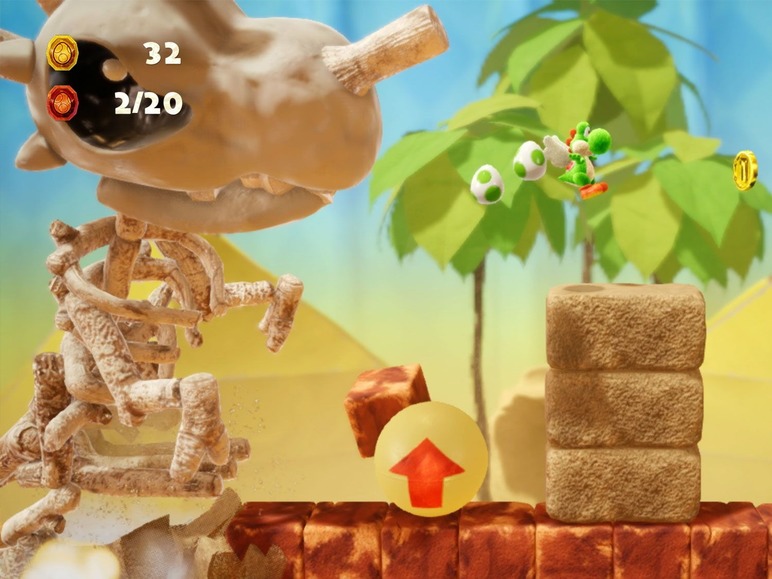Select the red coin tracker icon

click(63, 102)
